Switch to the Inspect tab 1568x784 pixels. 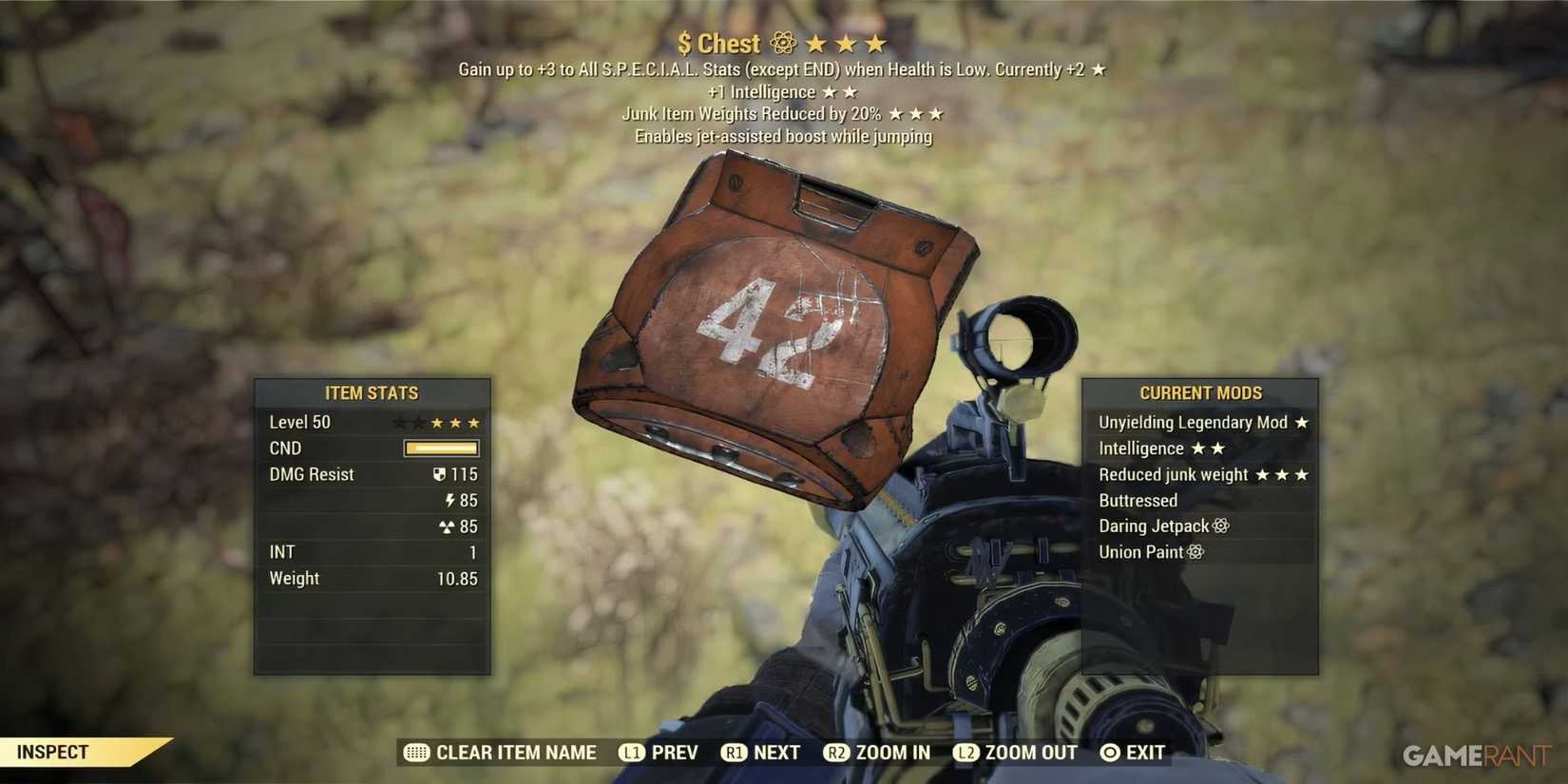pyautogui.click(x=52, y=751)
